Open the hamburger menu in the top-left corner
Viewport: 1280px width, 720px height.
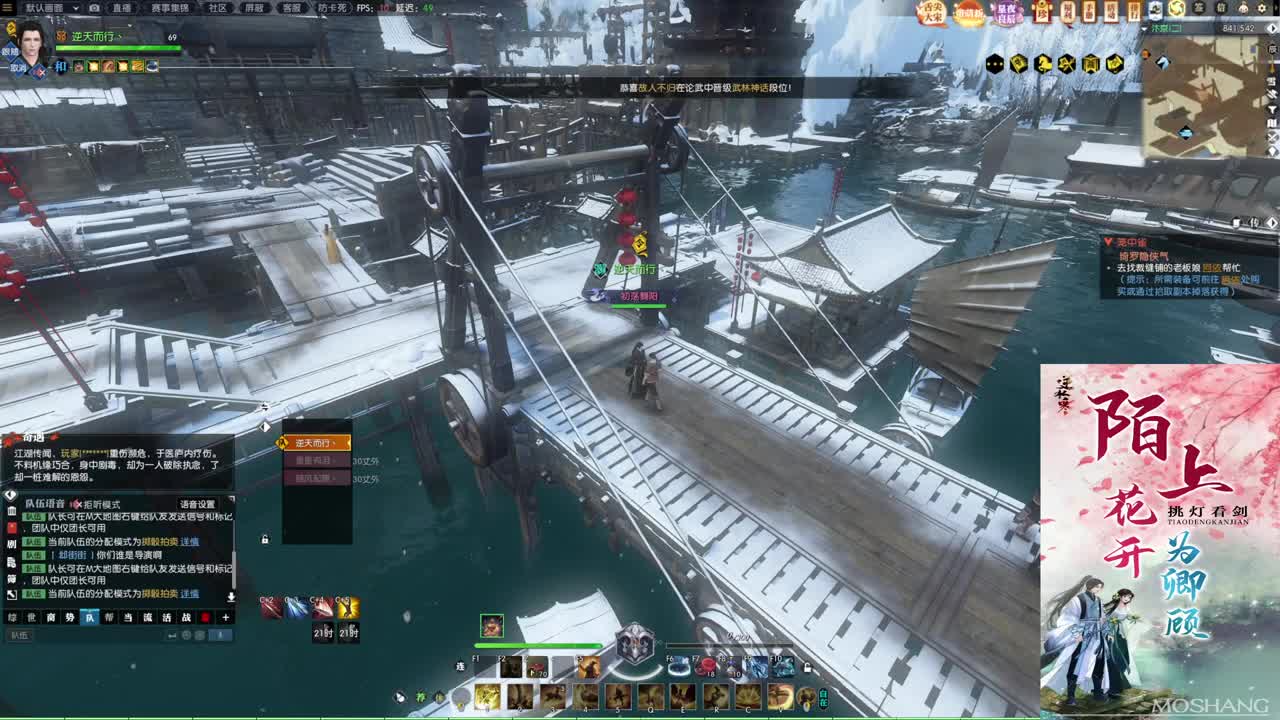coord(8,7)
